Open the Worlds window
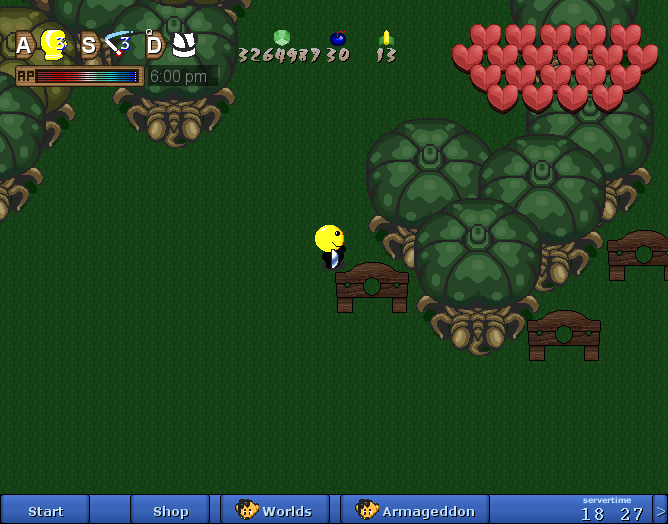 [275, 510]
